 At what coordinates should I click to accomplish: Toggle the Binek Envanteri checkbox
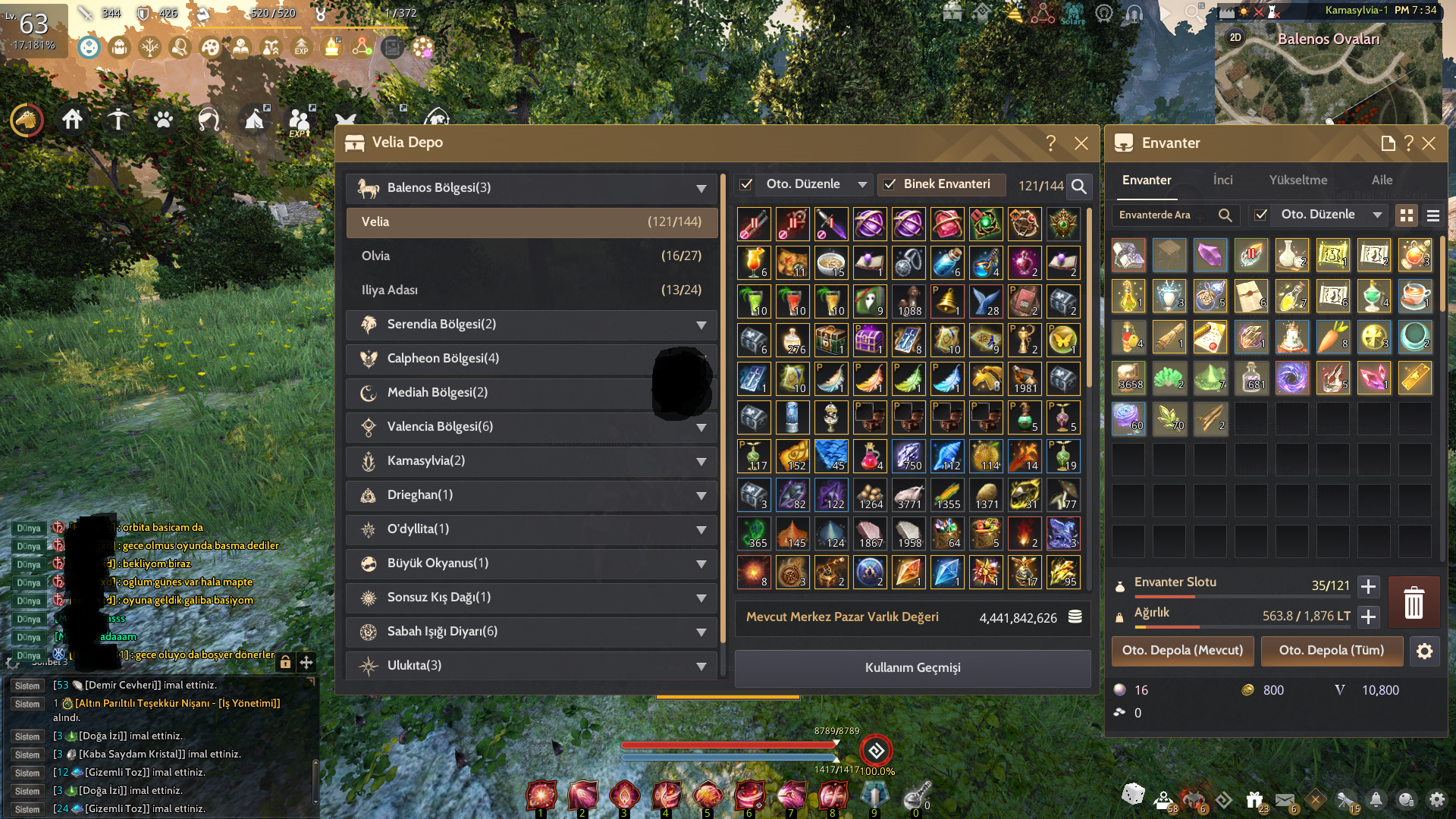(x=890, y=184)
